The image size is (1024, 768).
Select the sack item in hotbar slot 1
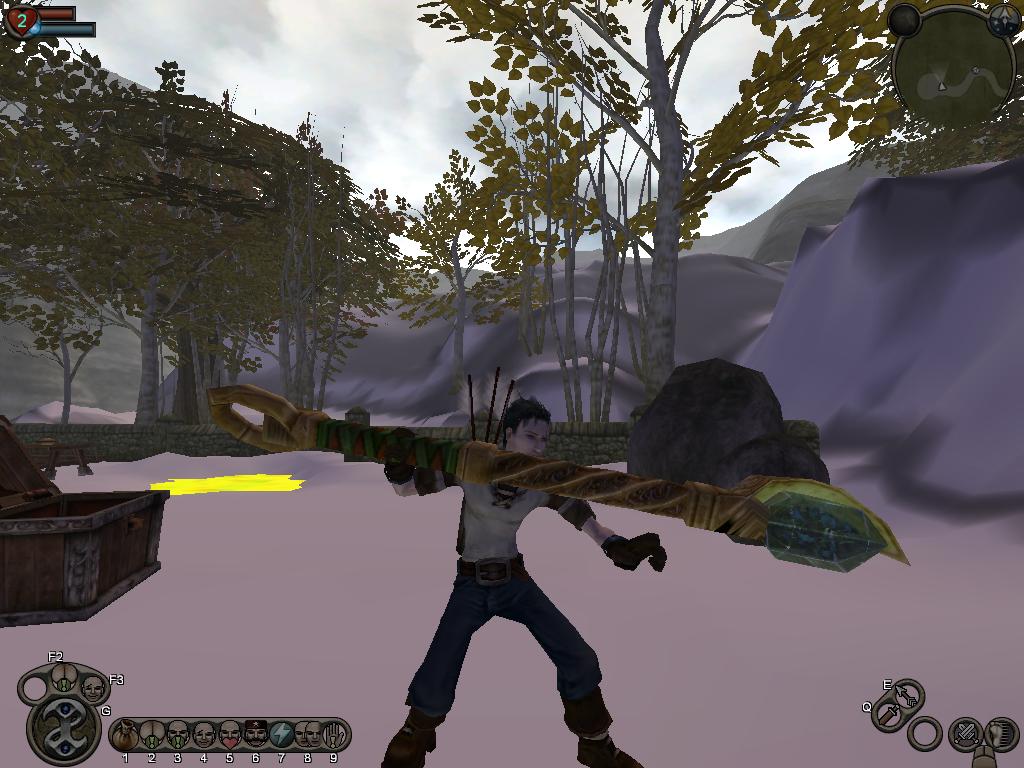coord(125,736)
